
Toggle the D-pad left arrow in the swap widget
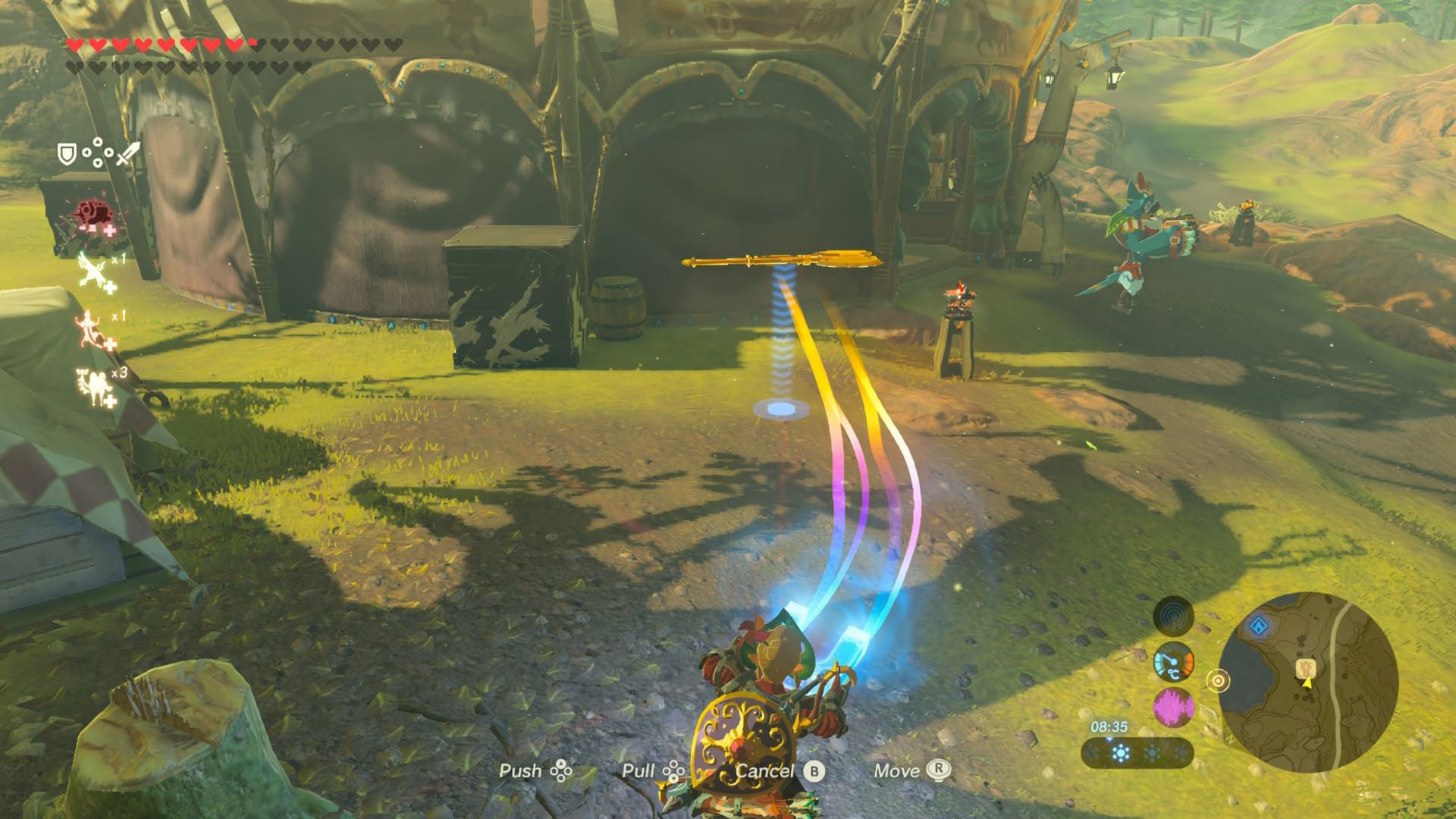click(x=87, y=152)
